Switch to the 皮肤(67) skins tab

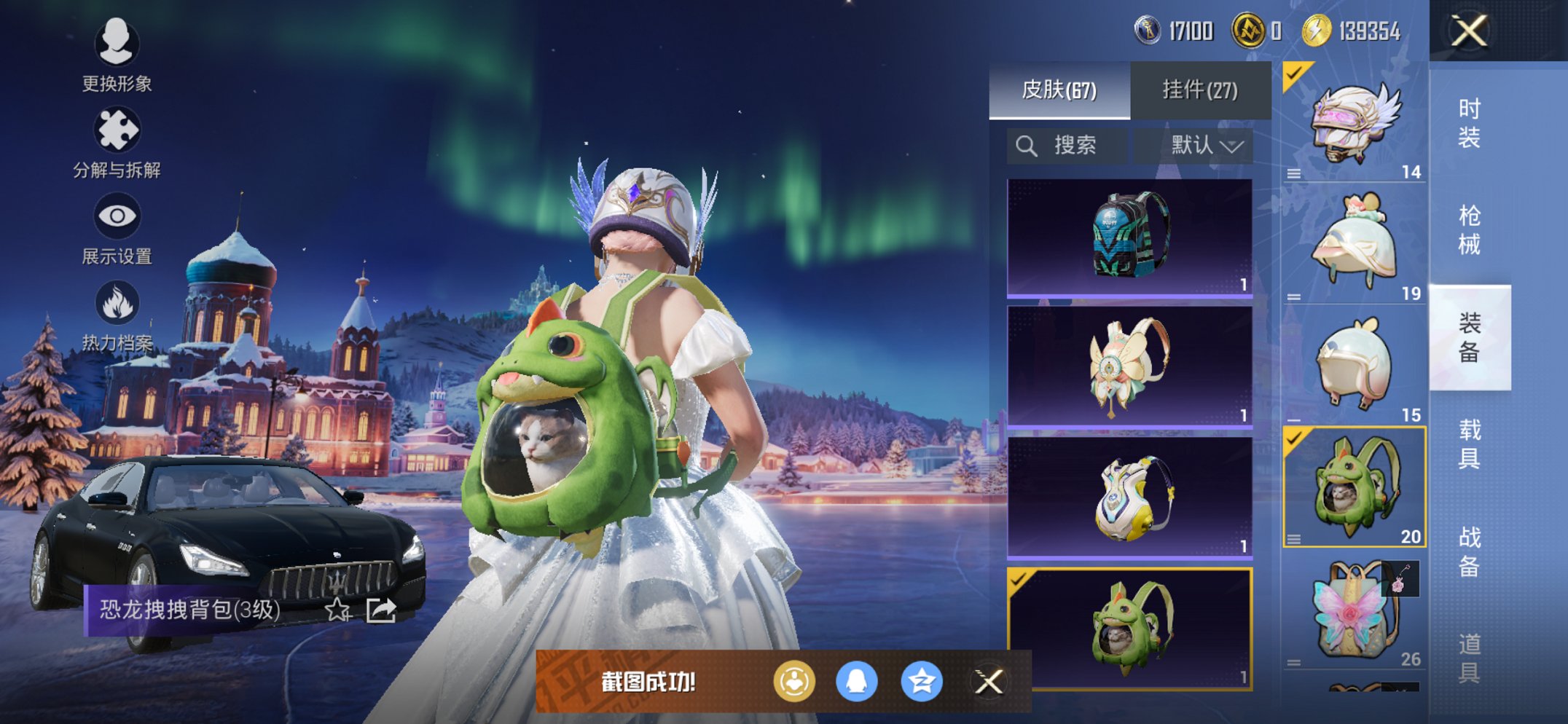click(x=1059, y=90)
